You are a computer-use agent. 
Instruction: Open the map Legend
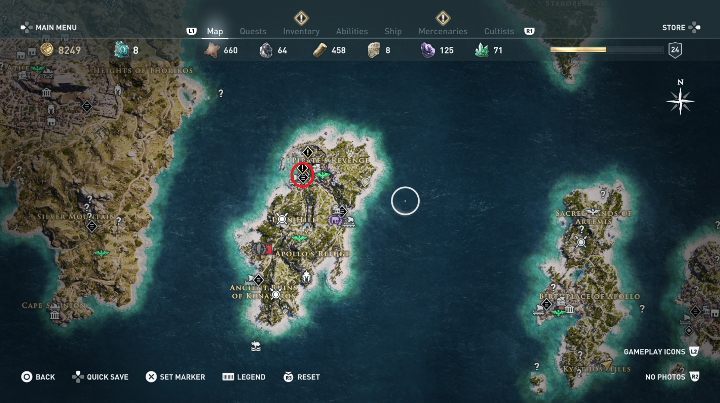(x=243, y=377)
